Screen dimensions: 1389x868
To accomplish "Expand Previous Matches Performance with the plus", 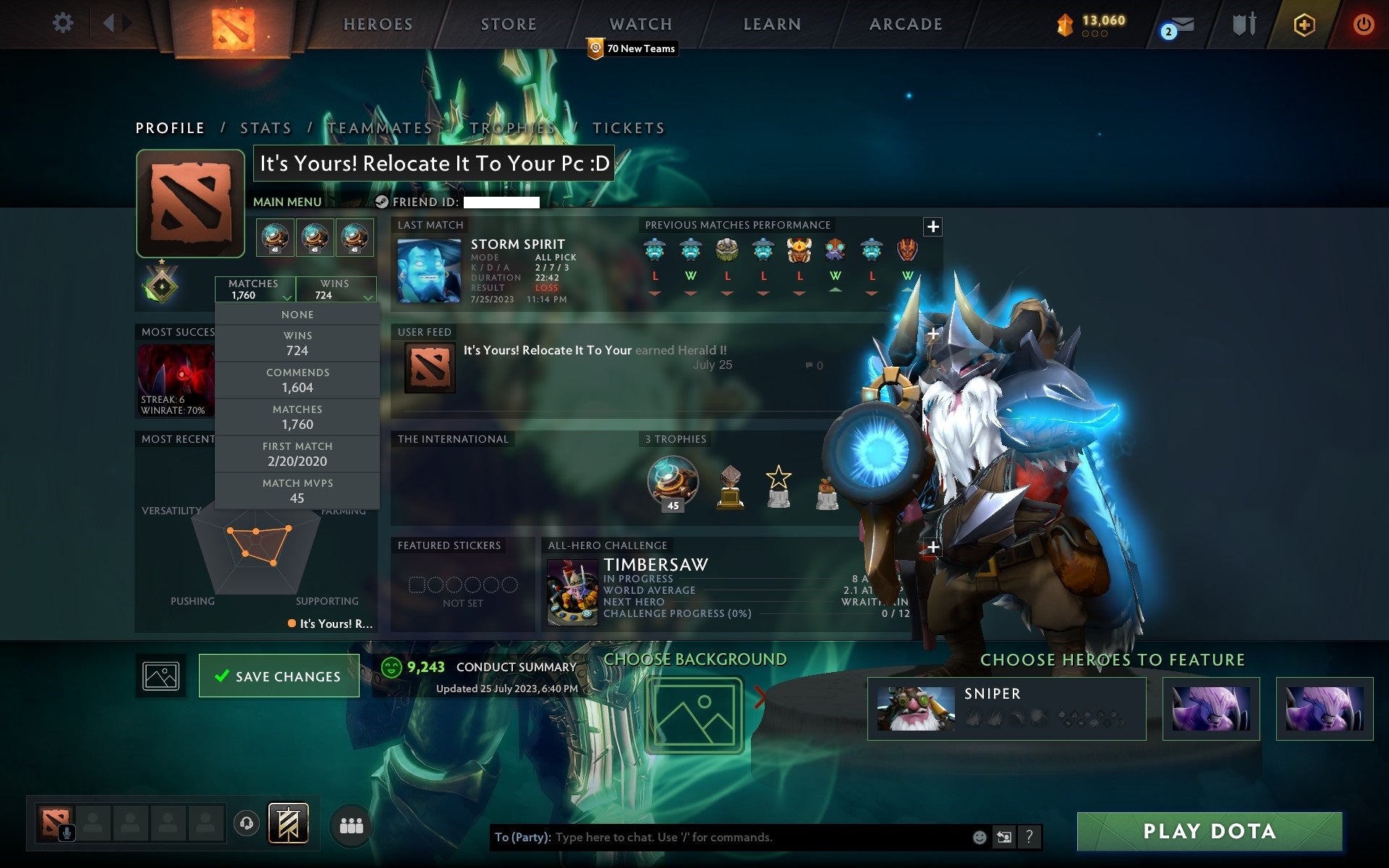I will point(933,226).
